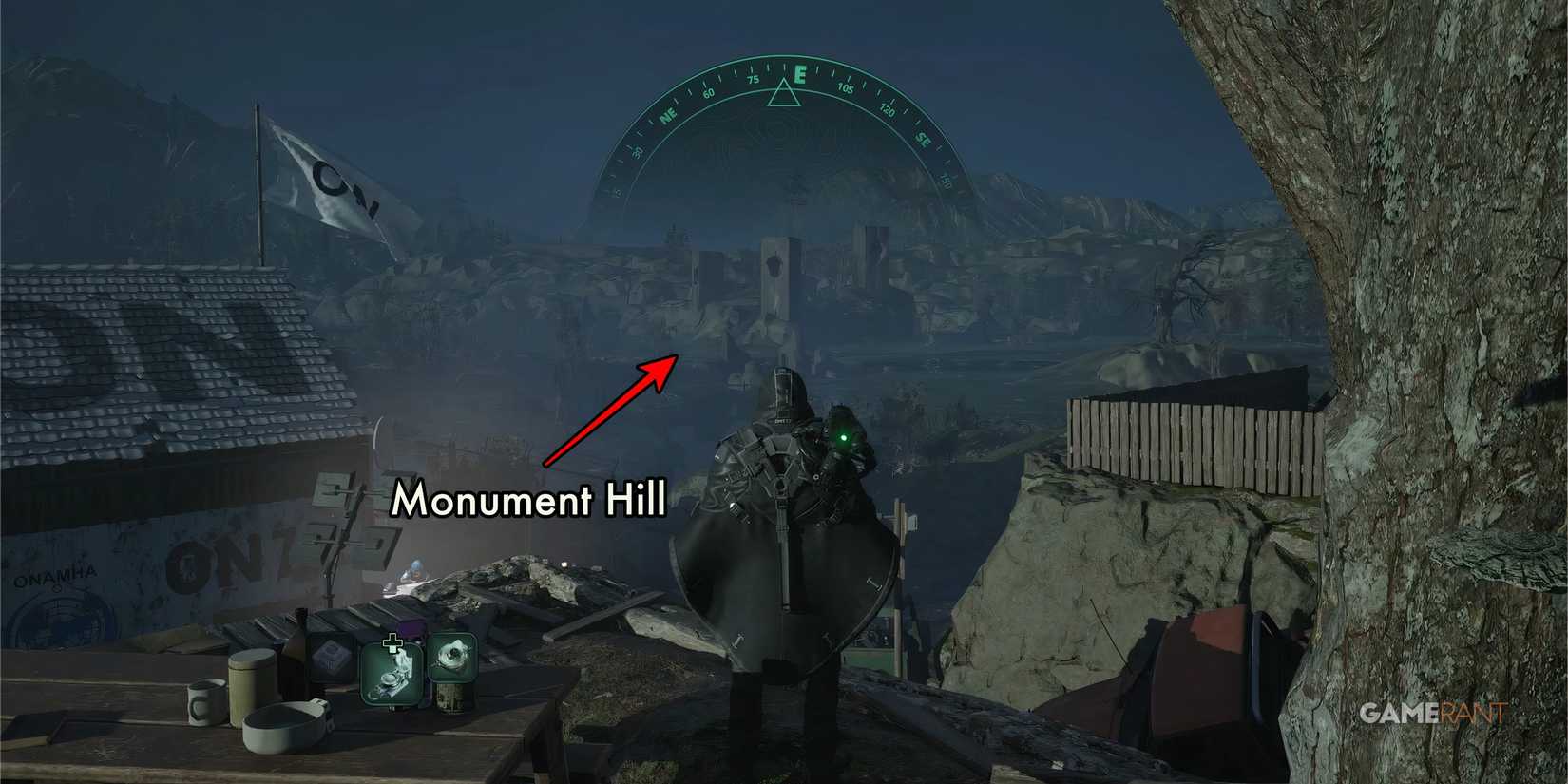Click the E marker on the compass
The image size is (1568, 784).
tap(800, 74)
